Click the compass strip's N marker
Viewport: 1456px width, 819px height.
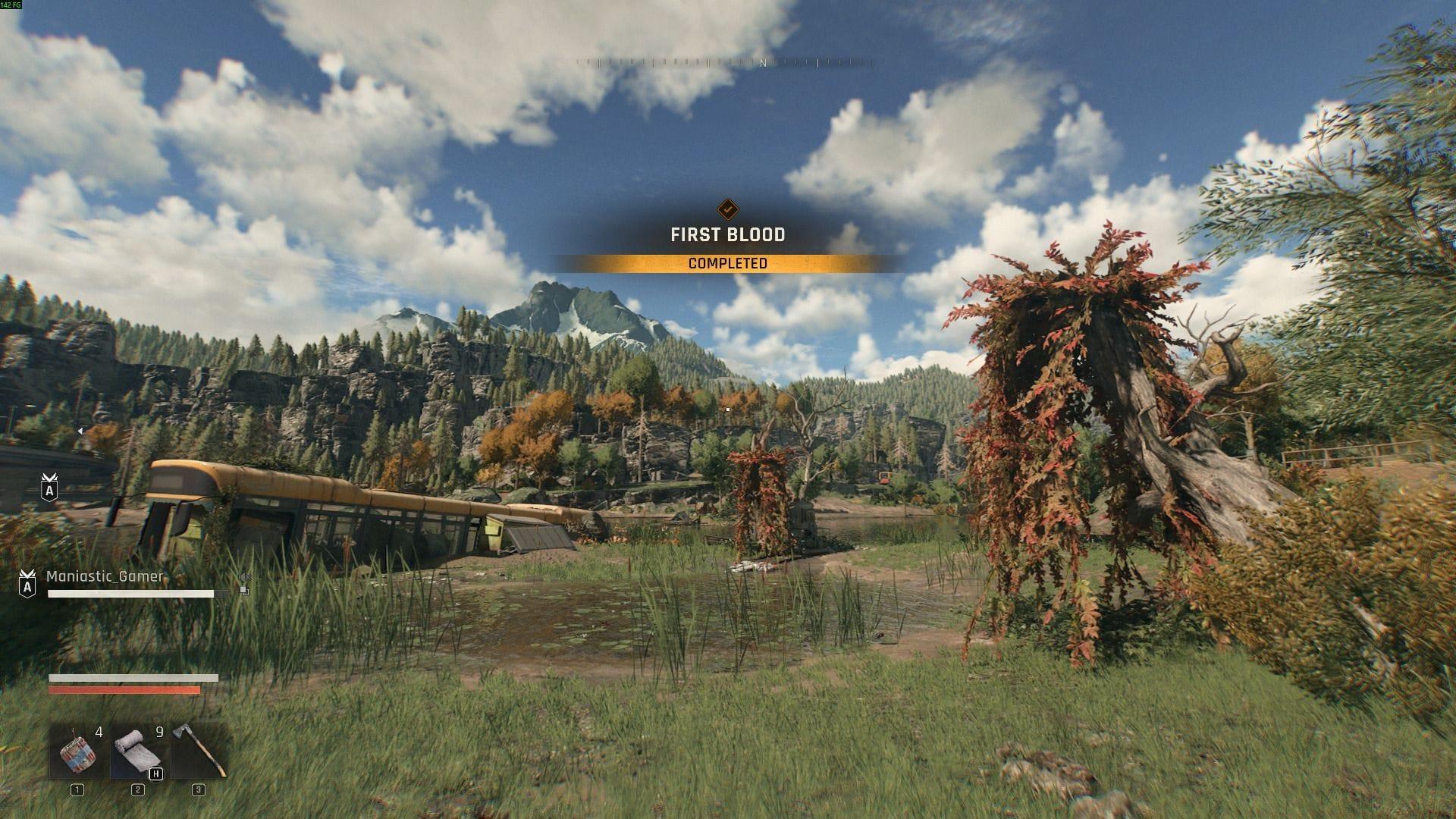coord(763,64)
